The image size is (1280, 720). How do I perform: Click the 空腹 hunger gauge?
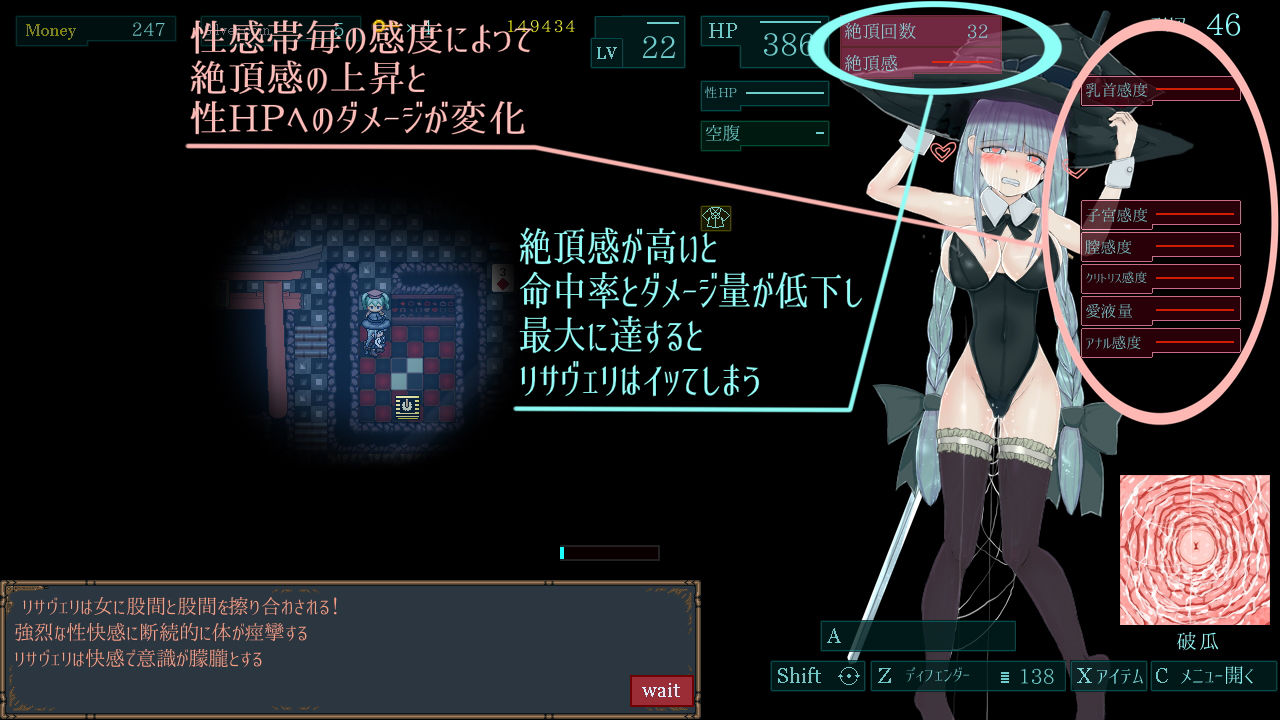pos(765,133)
